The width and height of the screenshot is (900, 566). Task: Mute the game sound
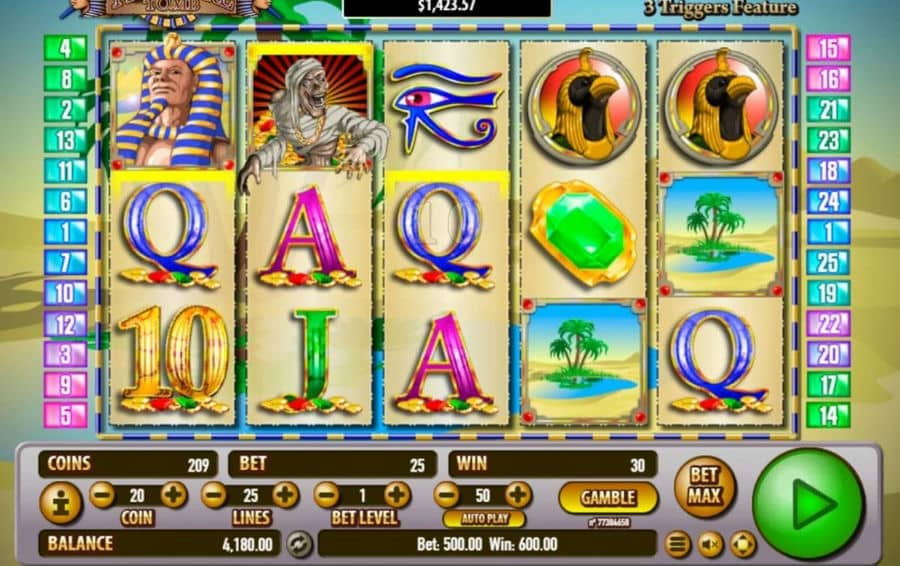click(710, 544)
